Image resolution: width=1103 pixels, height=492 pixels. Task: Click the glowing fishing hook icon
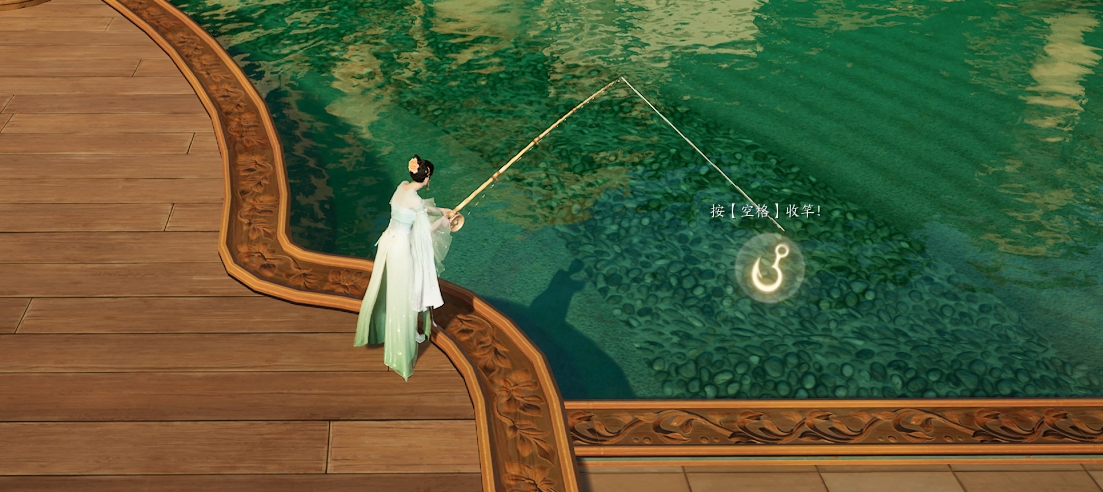tap(769, 268)
